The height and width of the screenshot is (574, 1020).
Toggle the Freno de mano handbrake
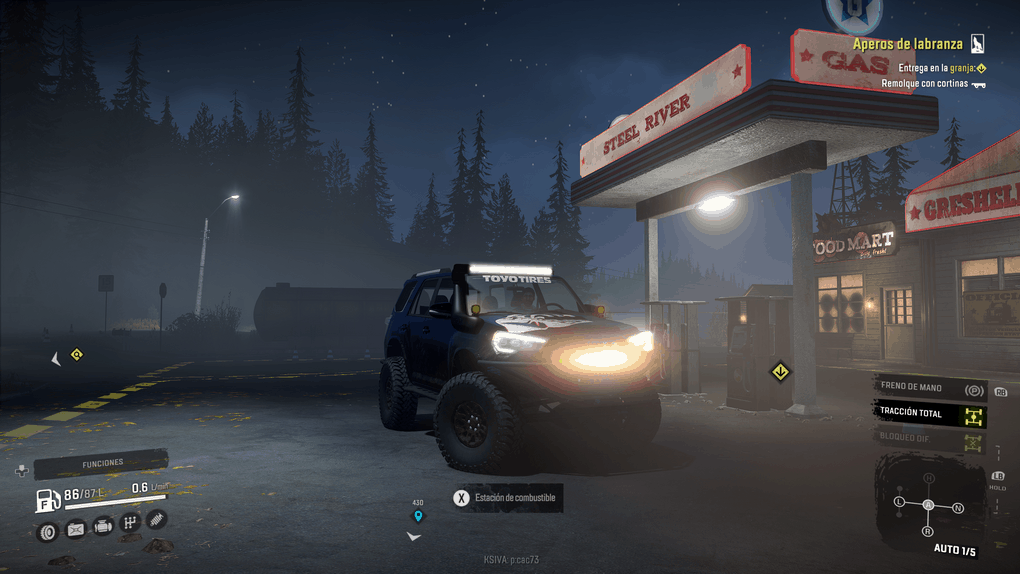pos(929,388)
